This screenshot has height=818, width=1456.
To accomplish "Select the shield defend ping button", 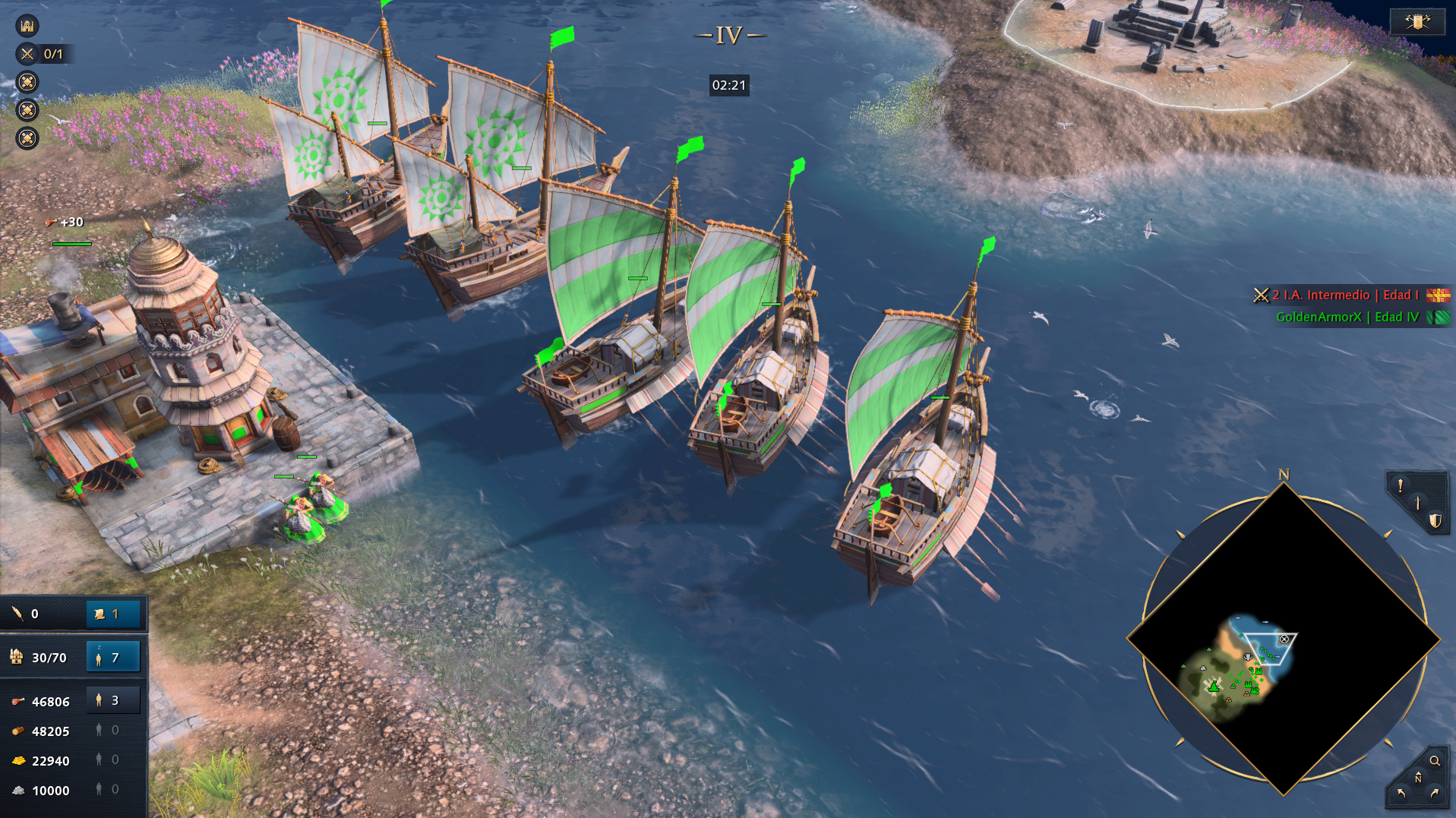I will (x=1435, y=520).
